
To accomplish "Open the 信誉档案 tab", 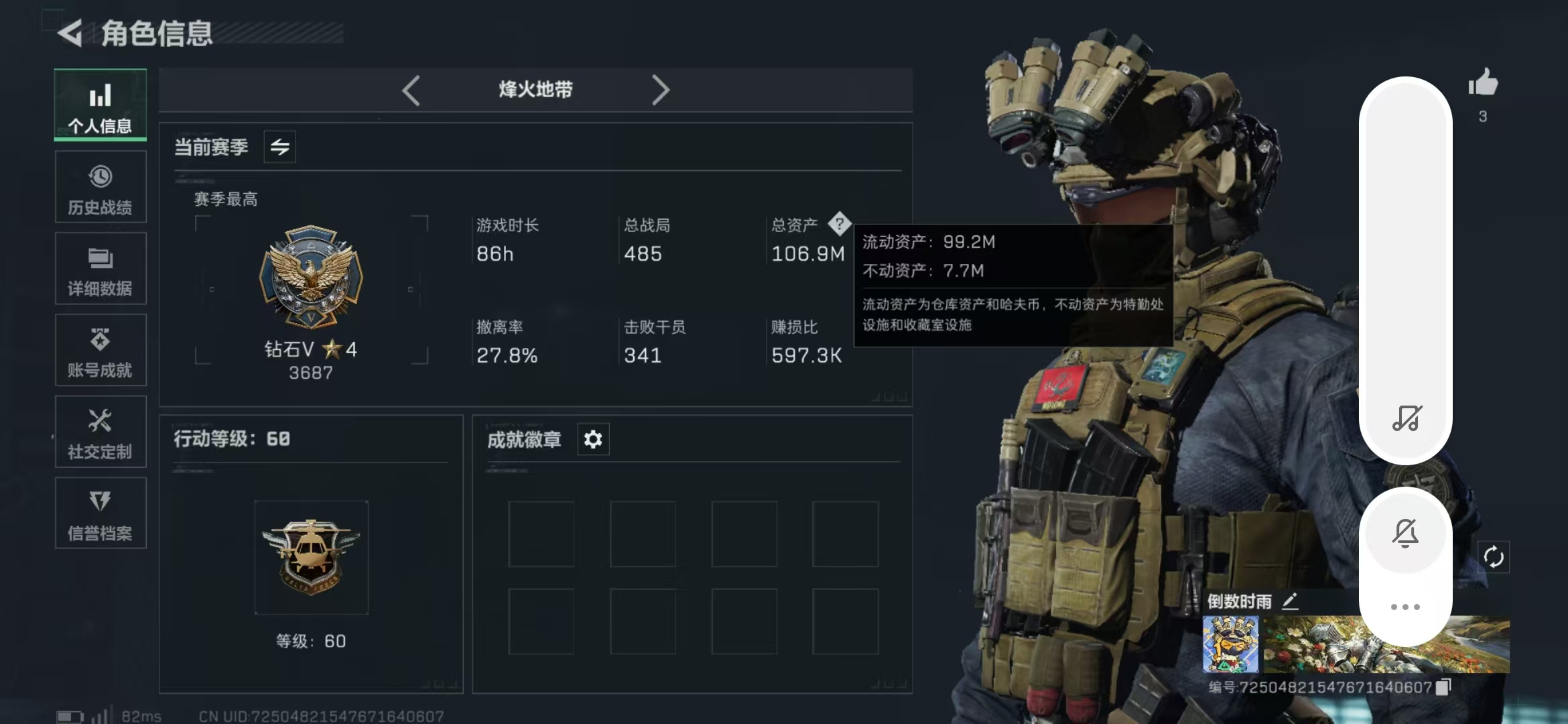I will tap(101, 514).
